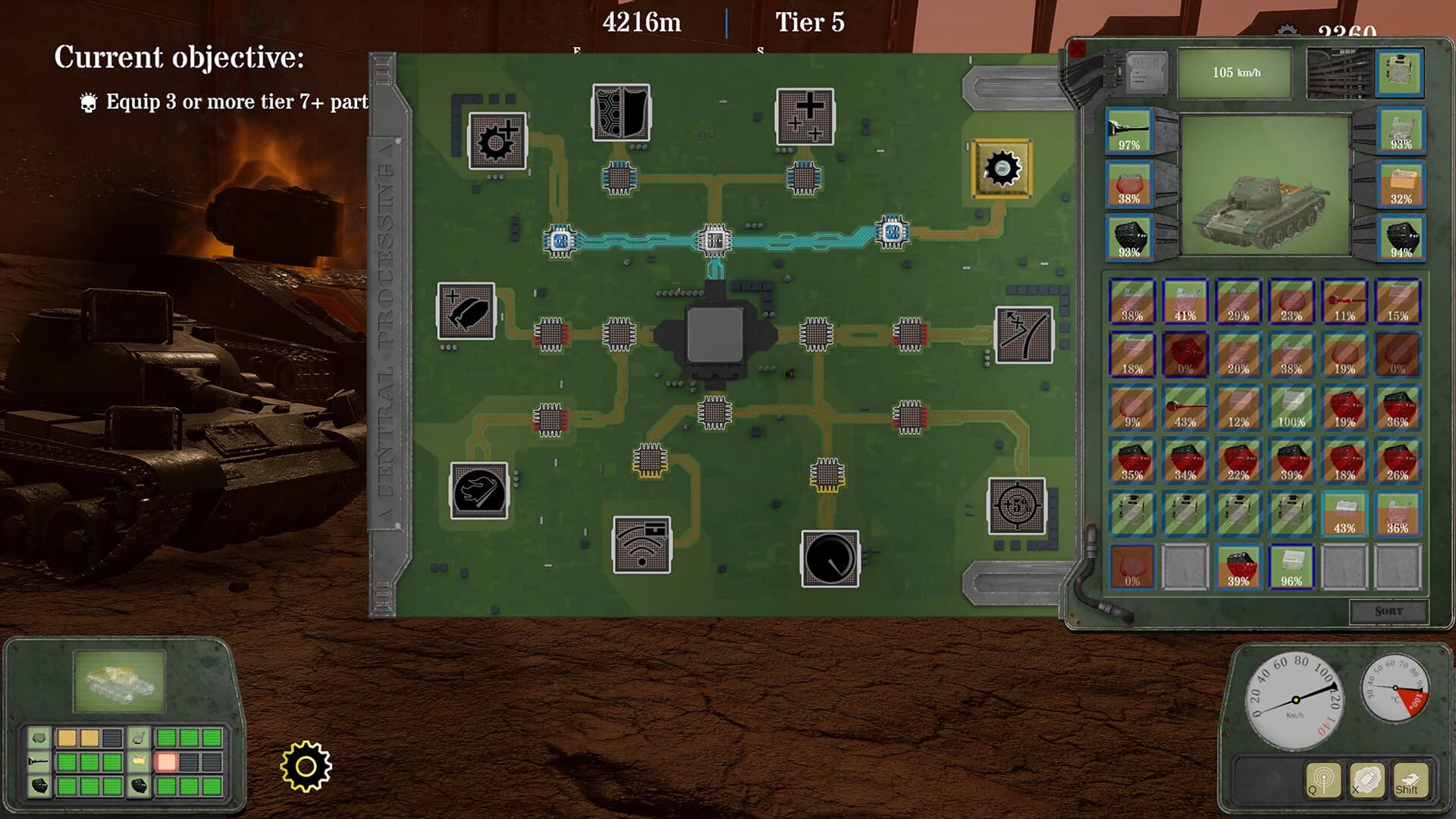Select the equipped headlight at 97%
This screenshot has height=819, width=1456.
tap(1128, 129)
